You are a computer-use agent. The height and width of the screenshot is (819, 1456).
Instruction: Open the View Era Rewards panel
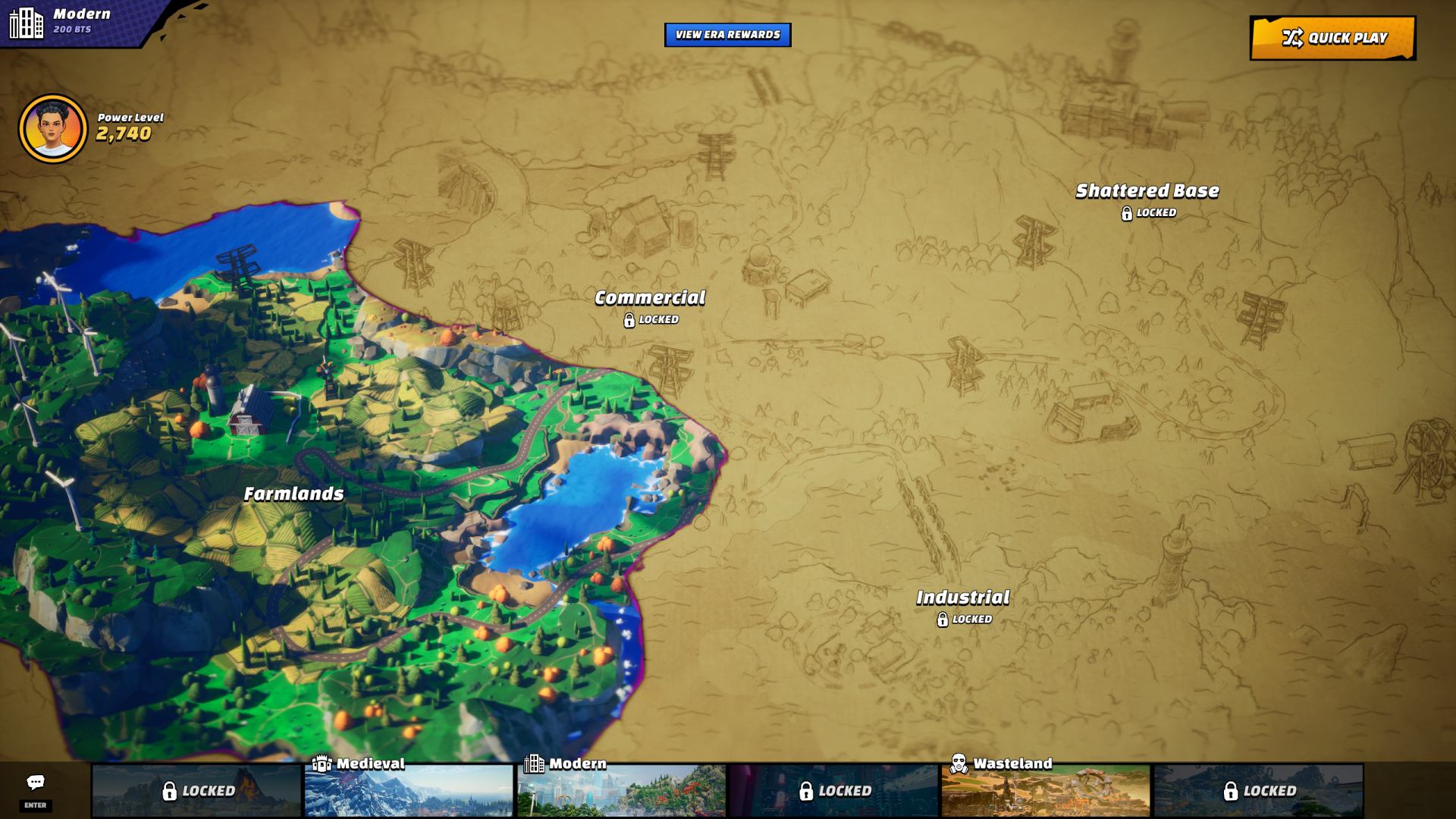point(727,35)
